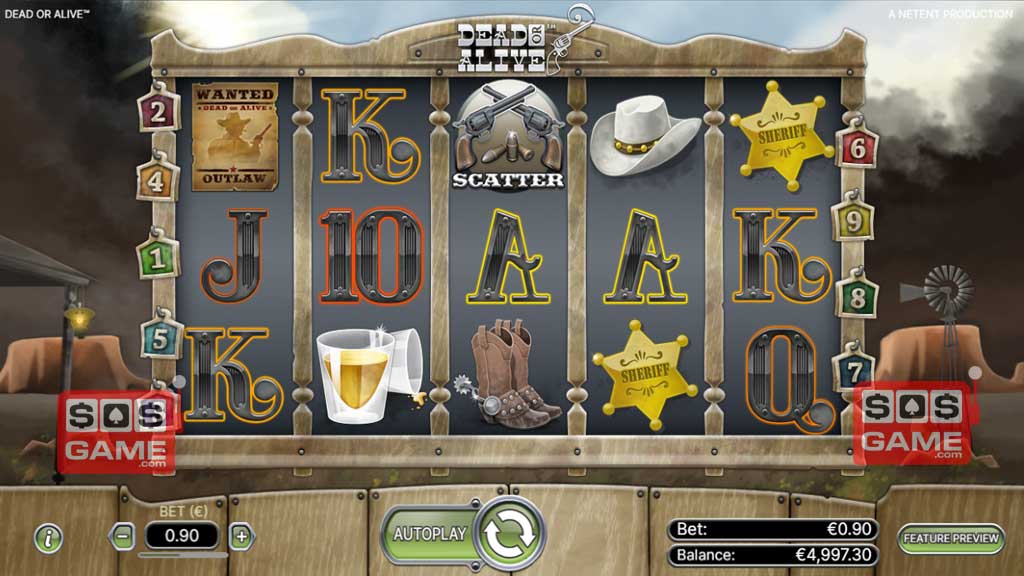
Task: Select payline tag number 1
Action: (x=155, y=257)
